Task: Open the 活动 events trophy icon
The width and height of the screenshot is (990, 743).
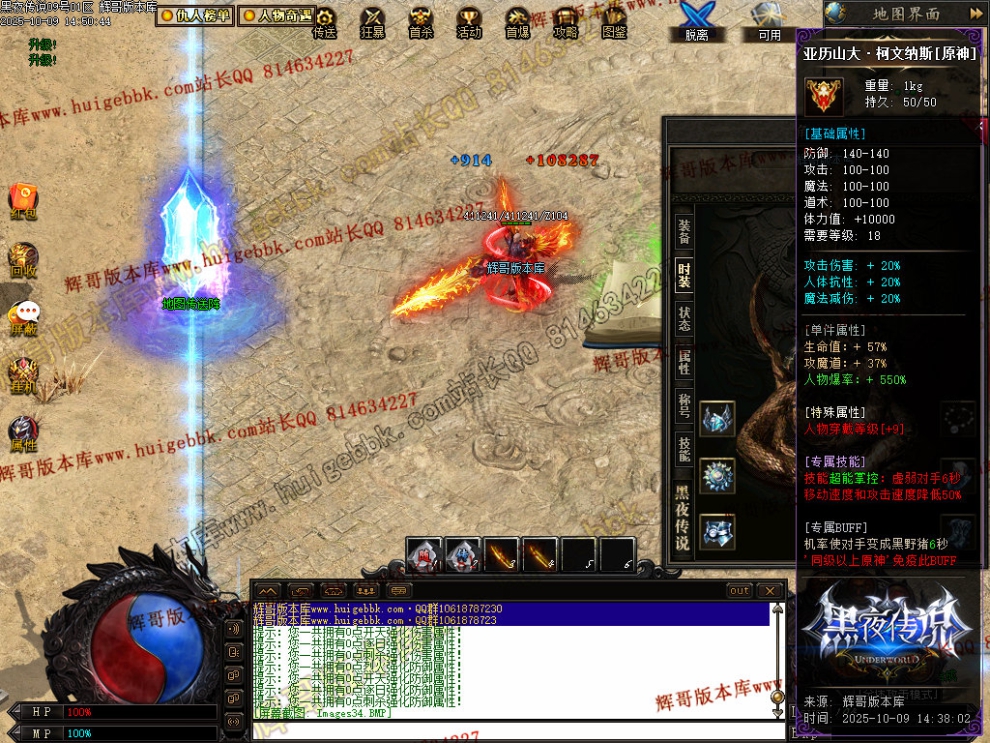Action: [469, 22]
